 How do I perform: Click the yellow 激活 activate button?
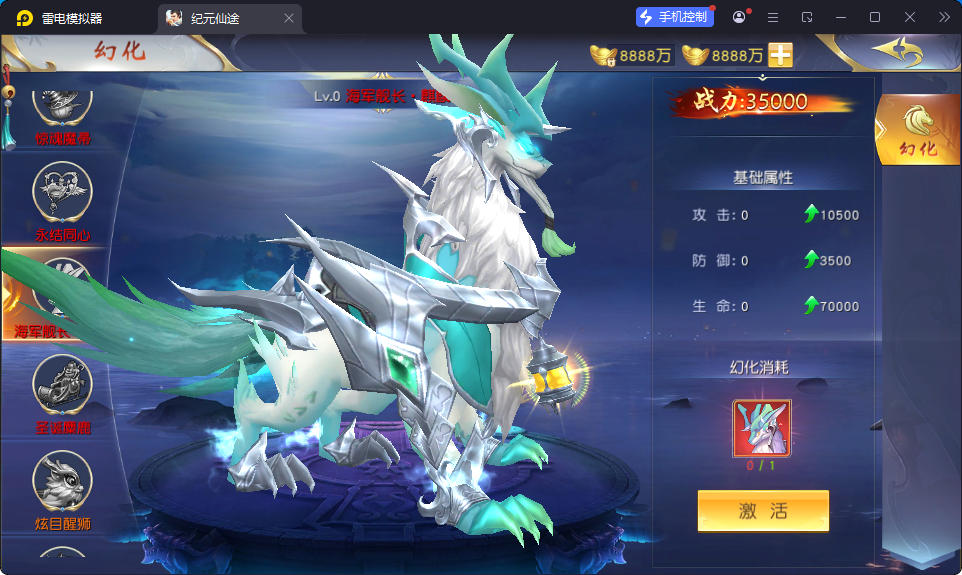(x=763, y=511)
